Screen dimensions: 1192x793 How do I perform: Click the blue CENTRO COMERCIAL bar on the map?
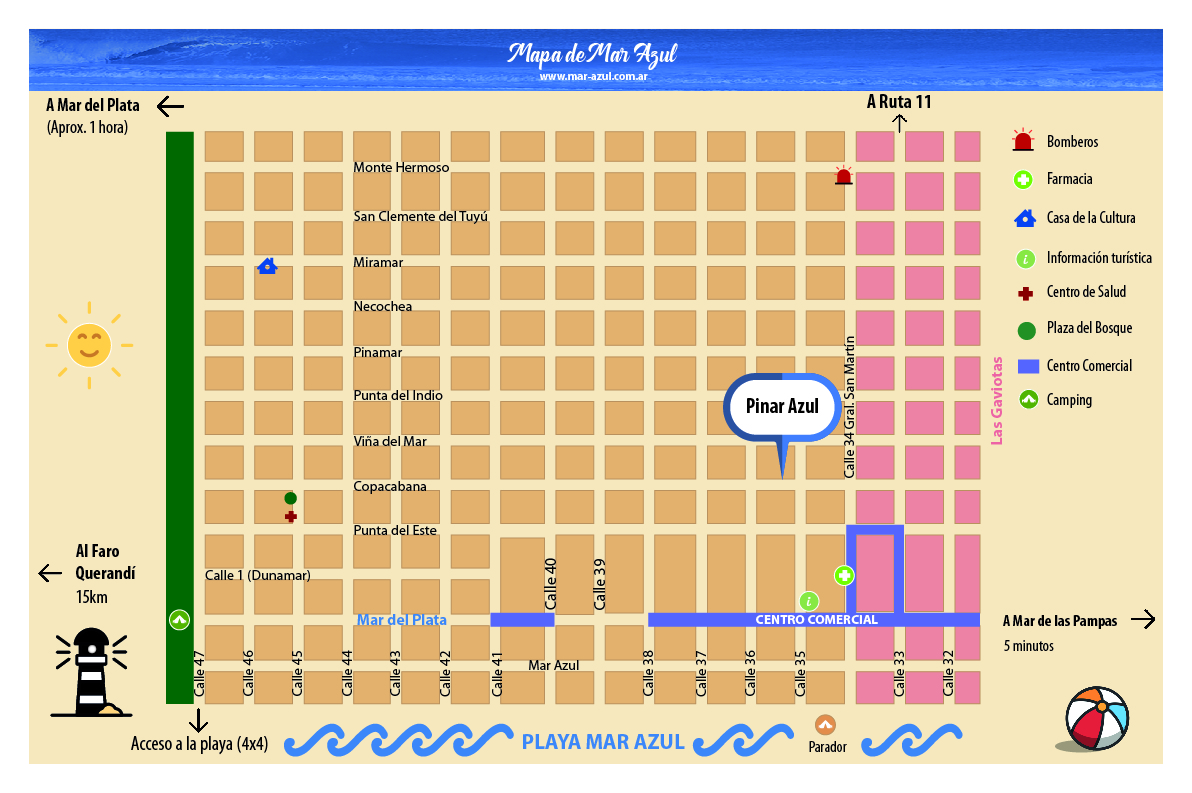tap(815, 620)
